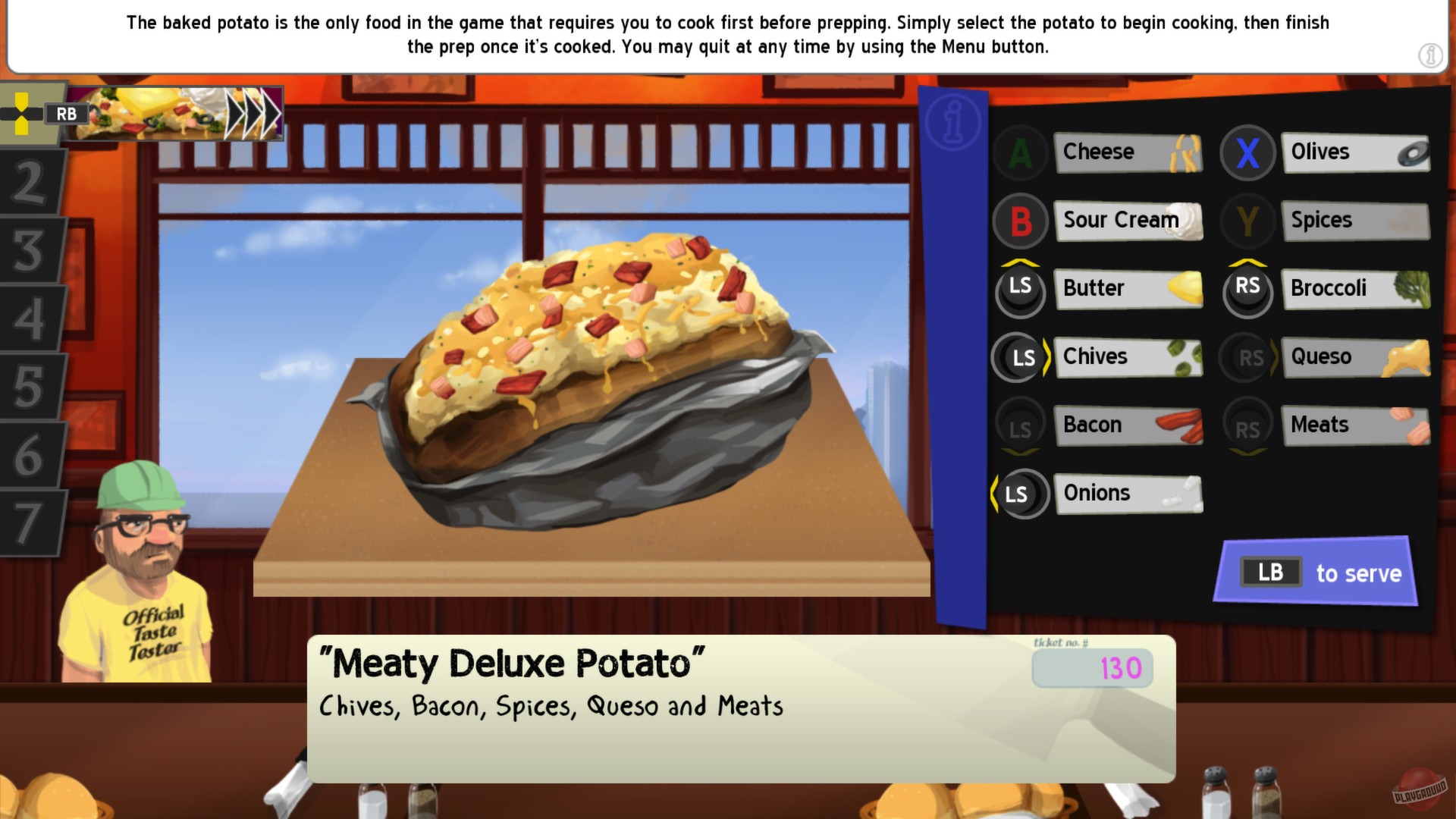
Task: Open the info circle at top right
Action: pos(1430,55)
